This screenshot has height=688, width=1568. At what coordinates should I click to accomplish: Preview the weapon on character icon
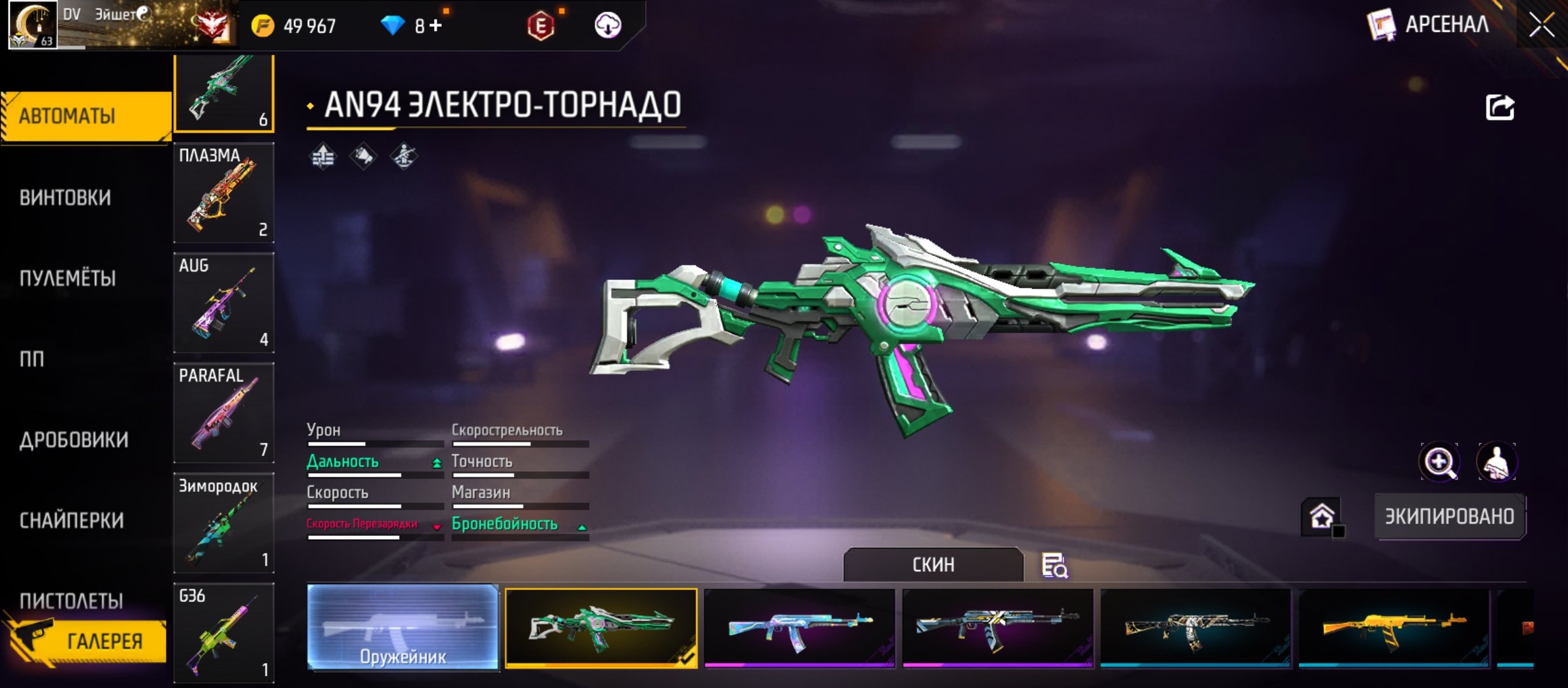tap(1497, 462)
